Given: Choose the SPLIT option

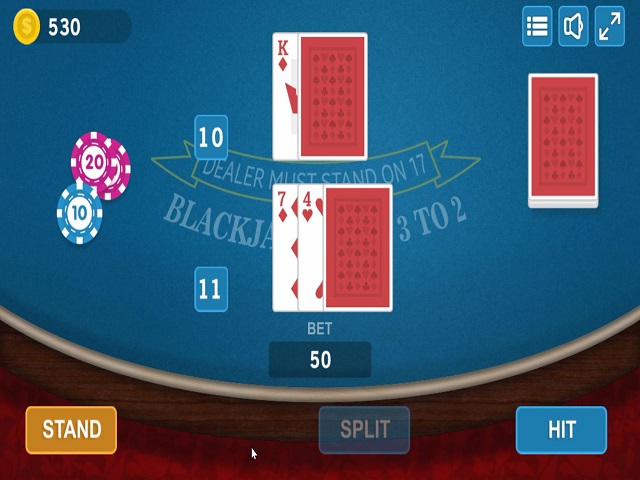Looking at the screenshot, I should coord(364,430).
